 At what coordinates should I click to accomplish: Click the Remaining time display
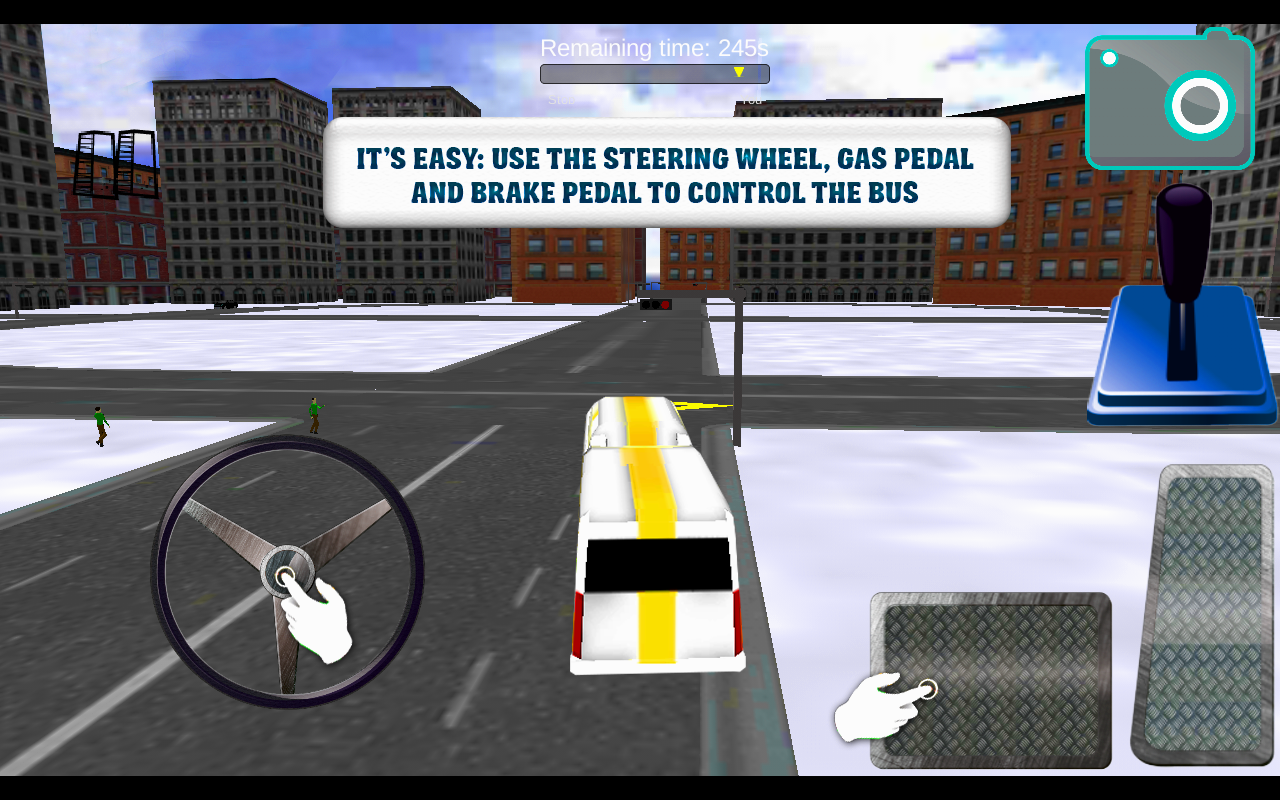coord(655,47)
